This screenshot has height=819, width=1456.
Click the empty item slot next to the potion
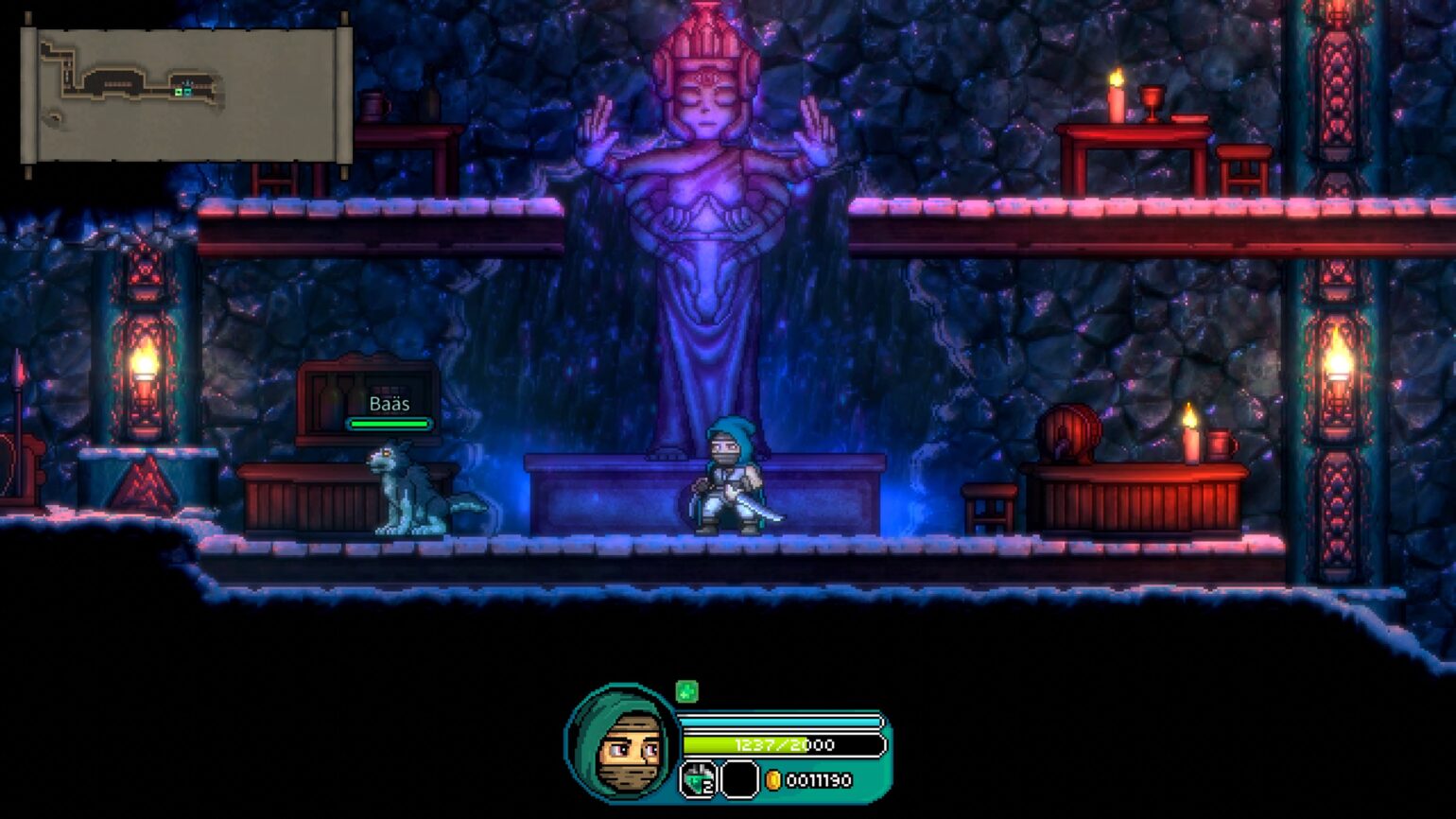pos(738,777)
